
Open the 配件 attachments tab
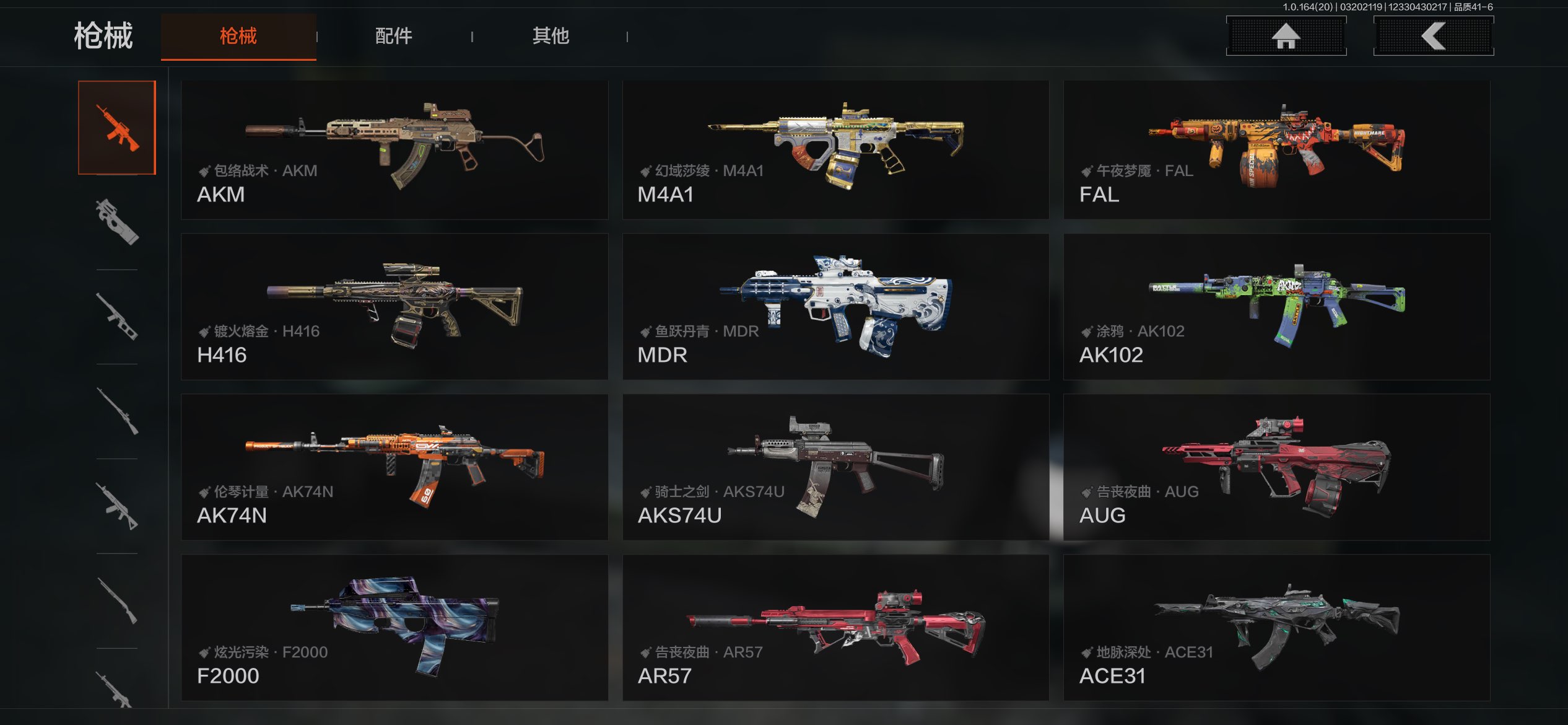[x=394, y=36]
